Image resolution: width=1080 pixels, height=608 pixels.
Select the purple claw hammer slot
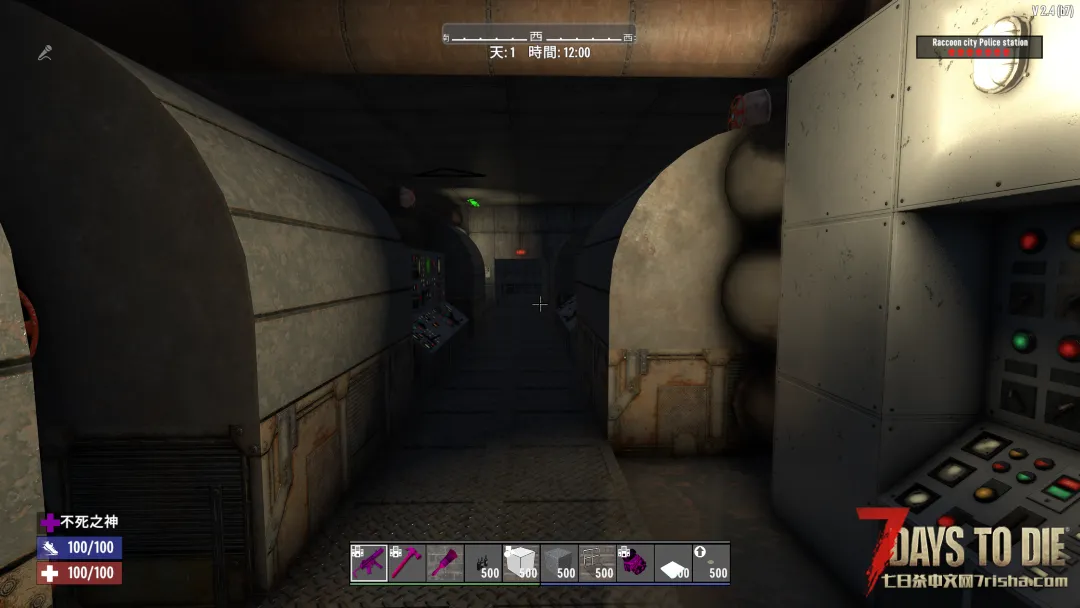click(x=407, y=563)
